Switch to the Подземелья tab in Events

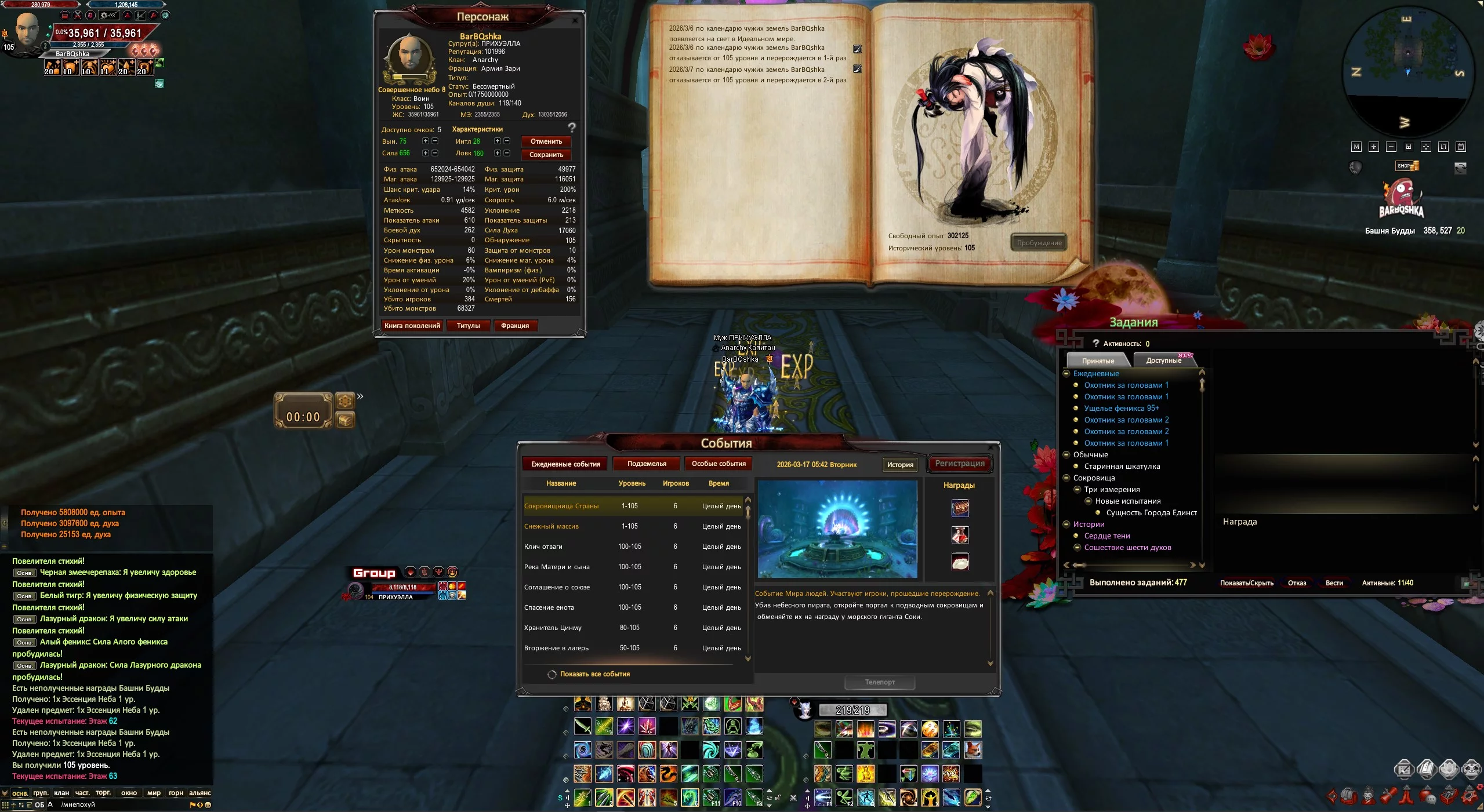[x=646, y=464]
